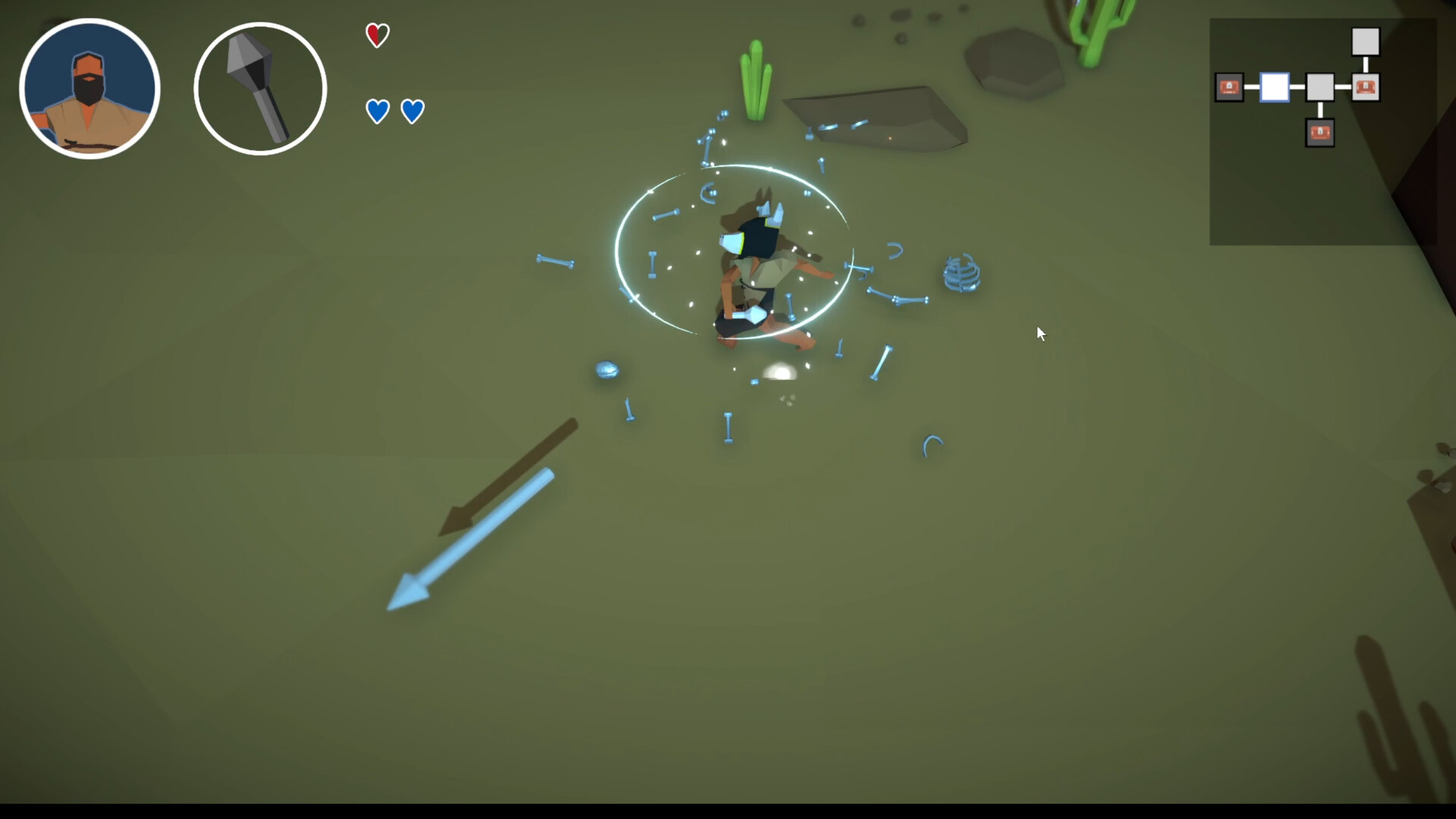Click the rightmost chest room icon on minimap
Image resolution: width=1456 pixels, height=819 pixels.
tap(1367, 88)
